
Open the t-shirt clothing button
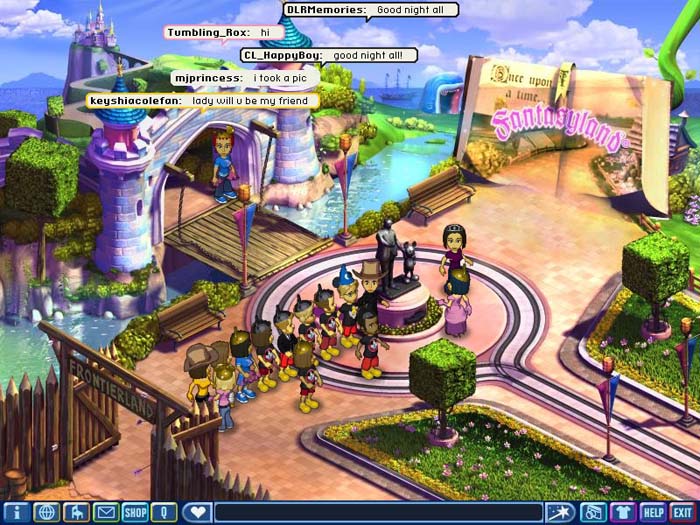[x=623, y=512]
